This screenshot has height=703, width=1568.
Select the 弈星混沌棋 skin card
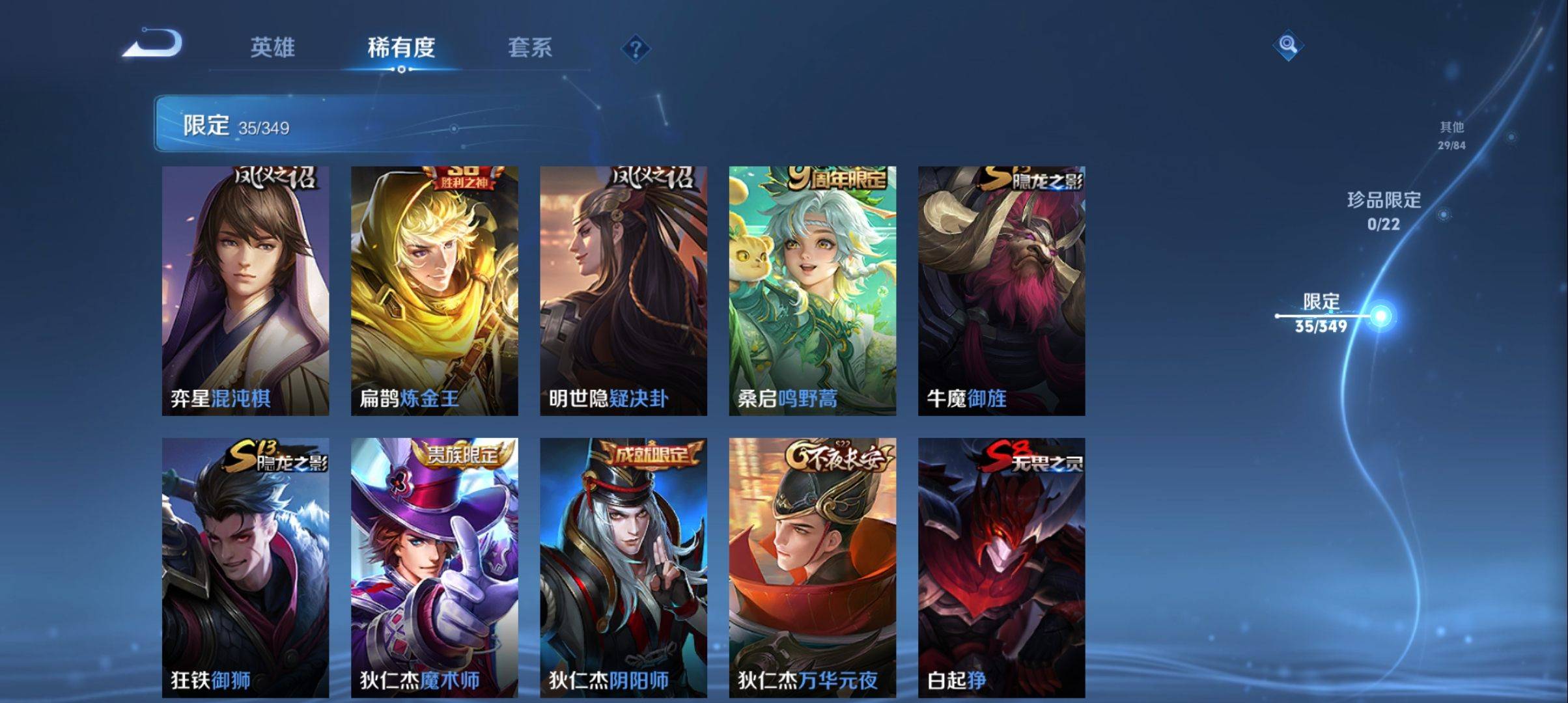245,290
